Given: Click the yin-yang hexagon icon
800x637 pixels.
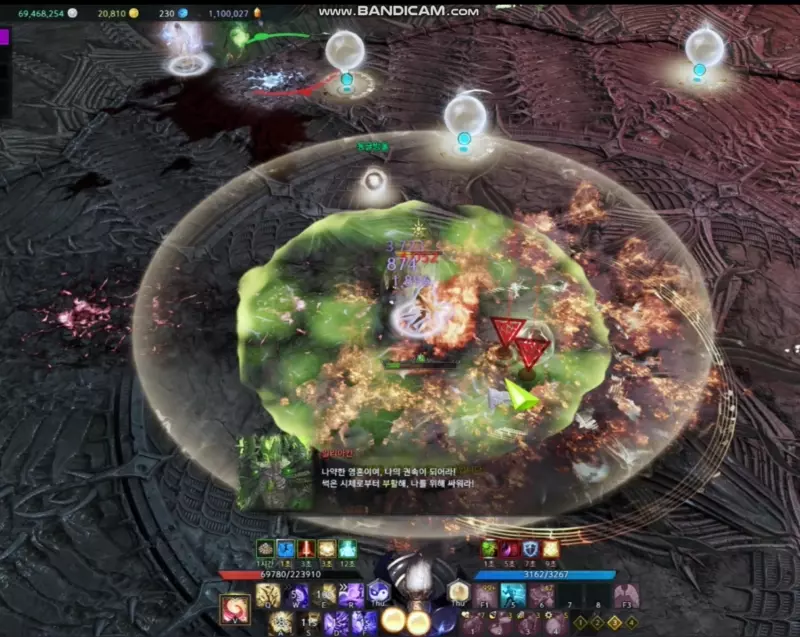Looking at the screenshot, I should click(x=379, y=593).
